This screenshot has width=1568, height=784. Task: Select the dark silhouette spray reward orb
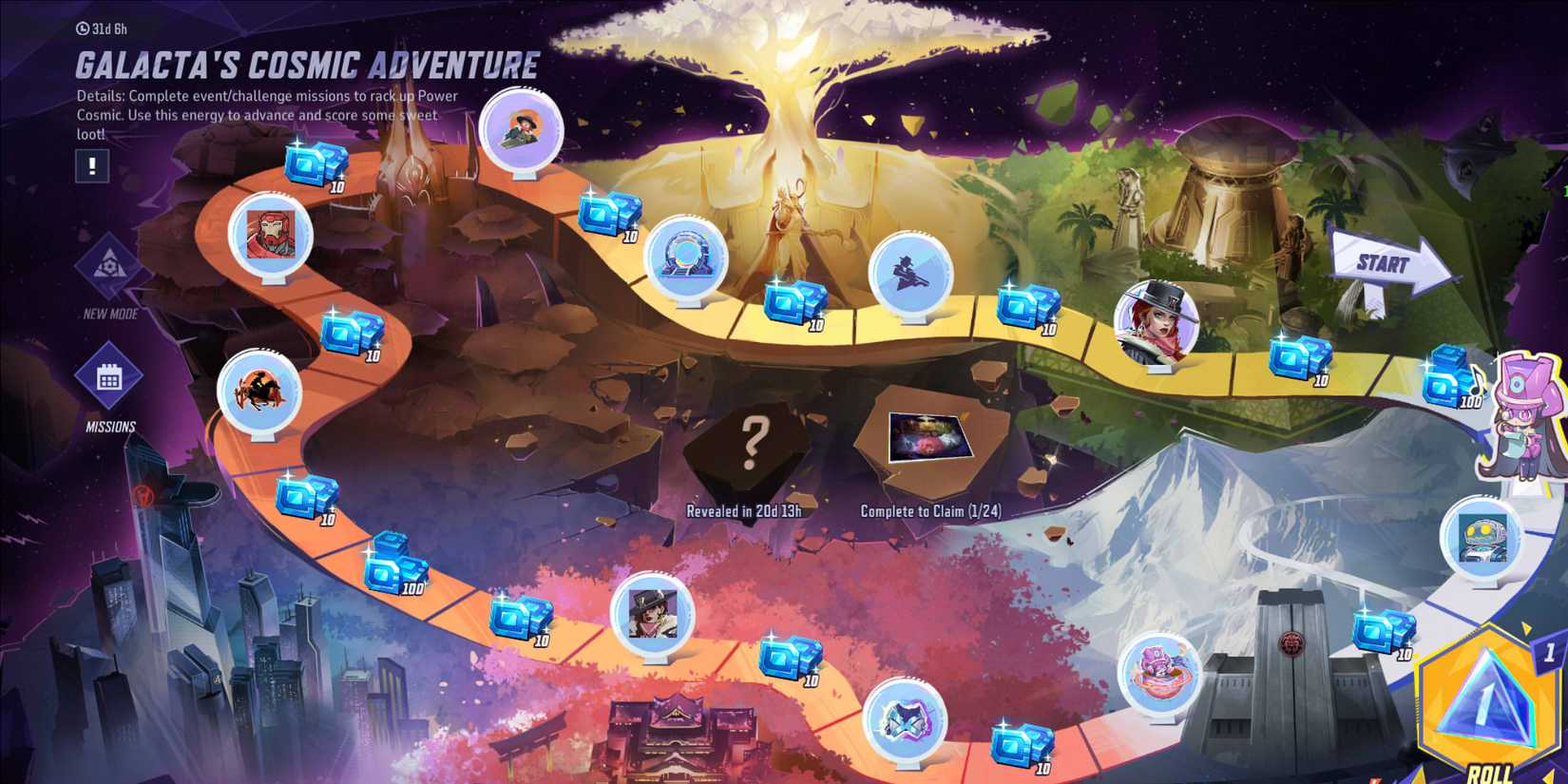910,274
